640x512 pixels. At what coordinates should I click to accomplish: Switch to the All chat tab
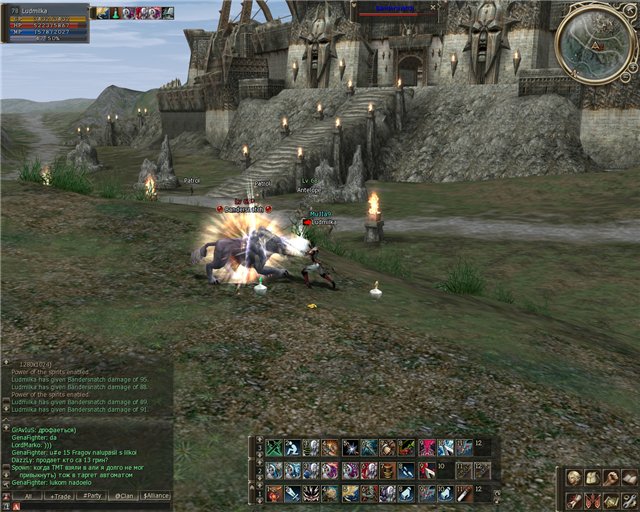[27, 496]
